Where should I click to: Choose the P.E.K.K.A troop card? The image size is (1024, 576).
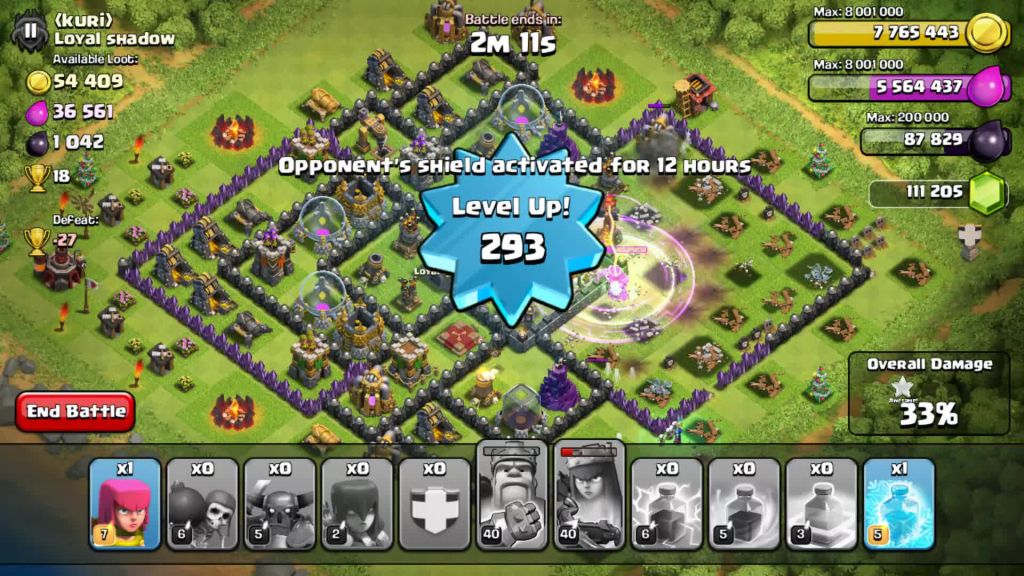point(280,503)
